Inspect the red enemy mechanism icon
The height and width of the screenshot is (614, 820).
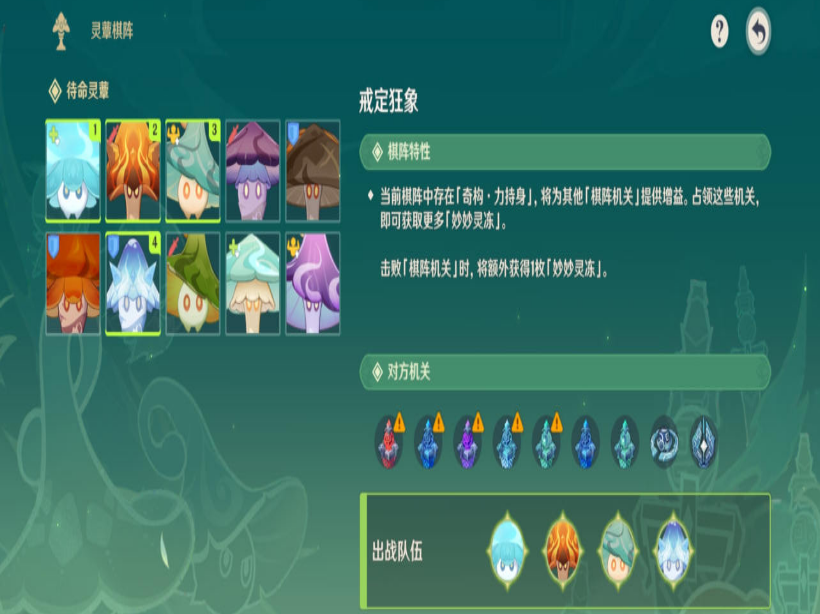tap(389, 442)
